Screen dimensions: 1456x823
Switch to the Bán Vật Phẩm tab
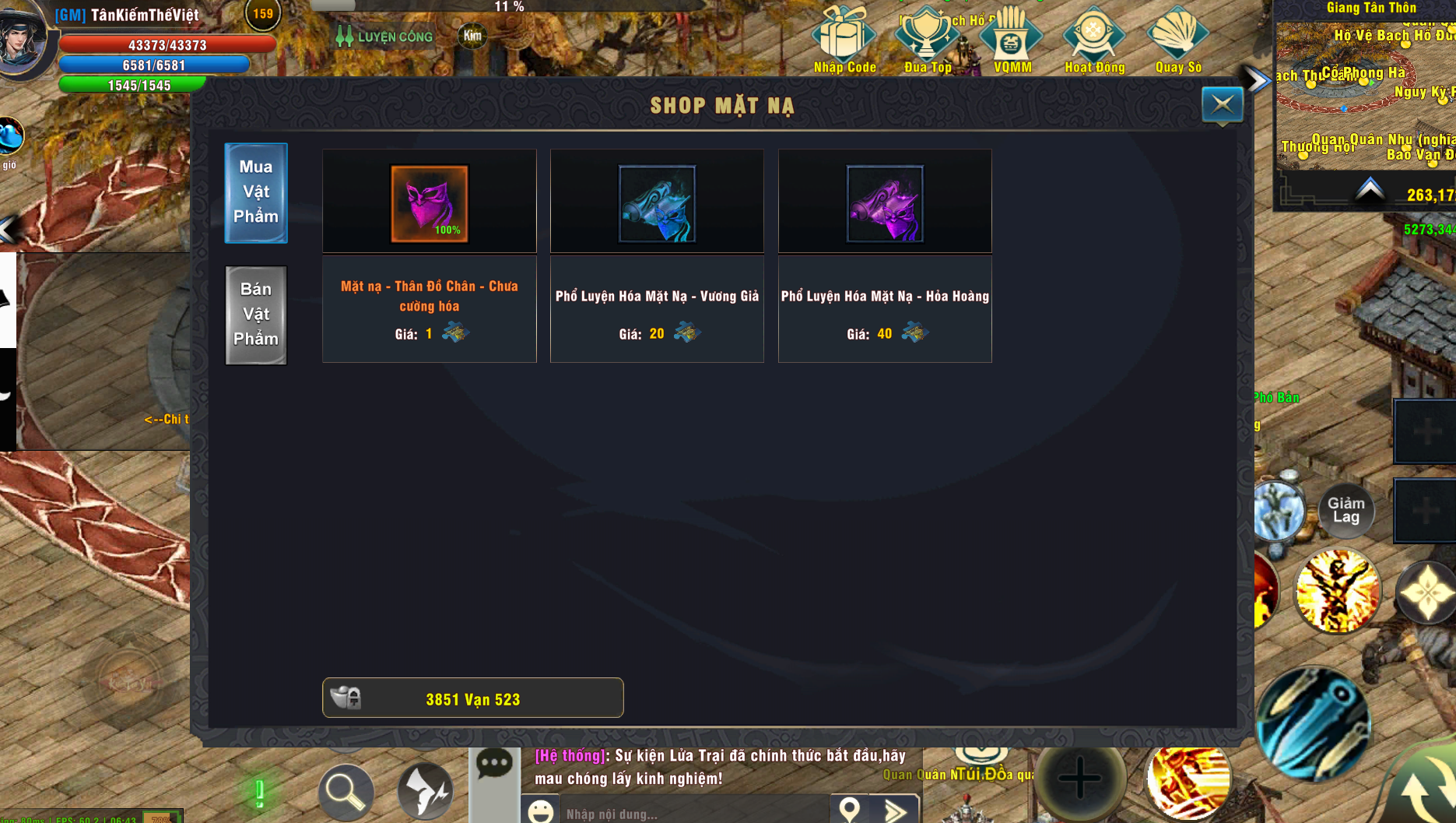[255, 315]
